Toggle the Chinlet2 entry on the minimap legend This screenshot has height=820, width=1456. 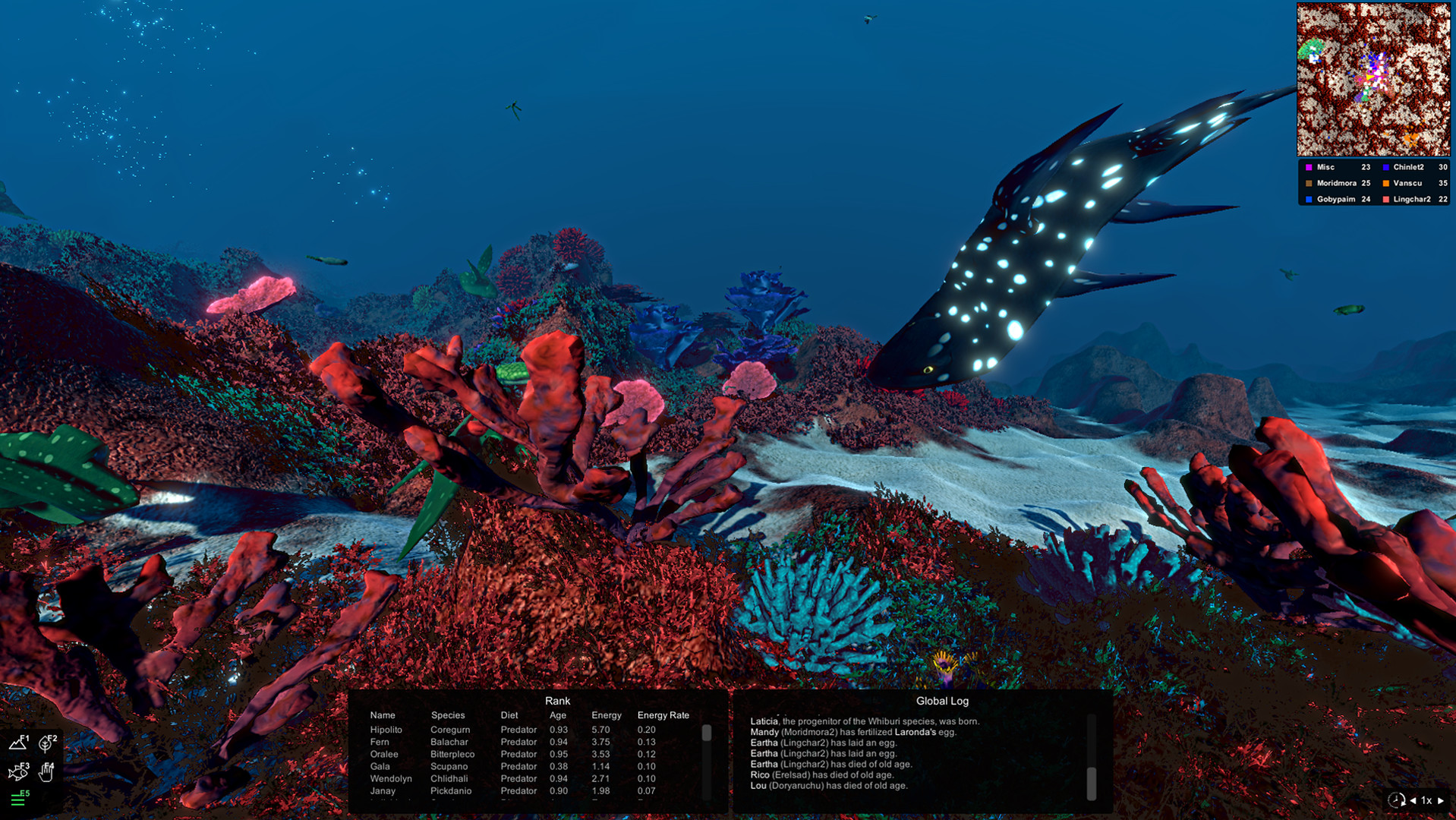1410,166
